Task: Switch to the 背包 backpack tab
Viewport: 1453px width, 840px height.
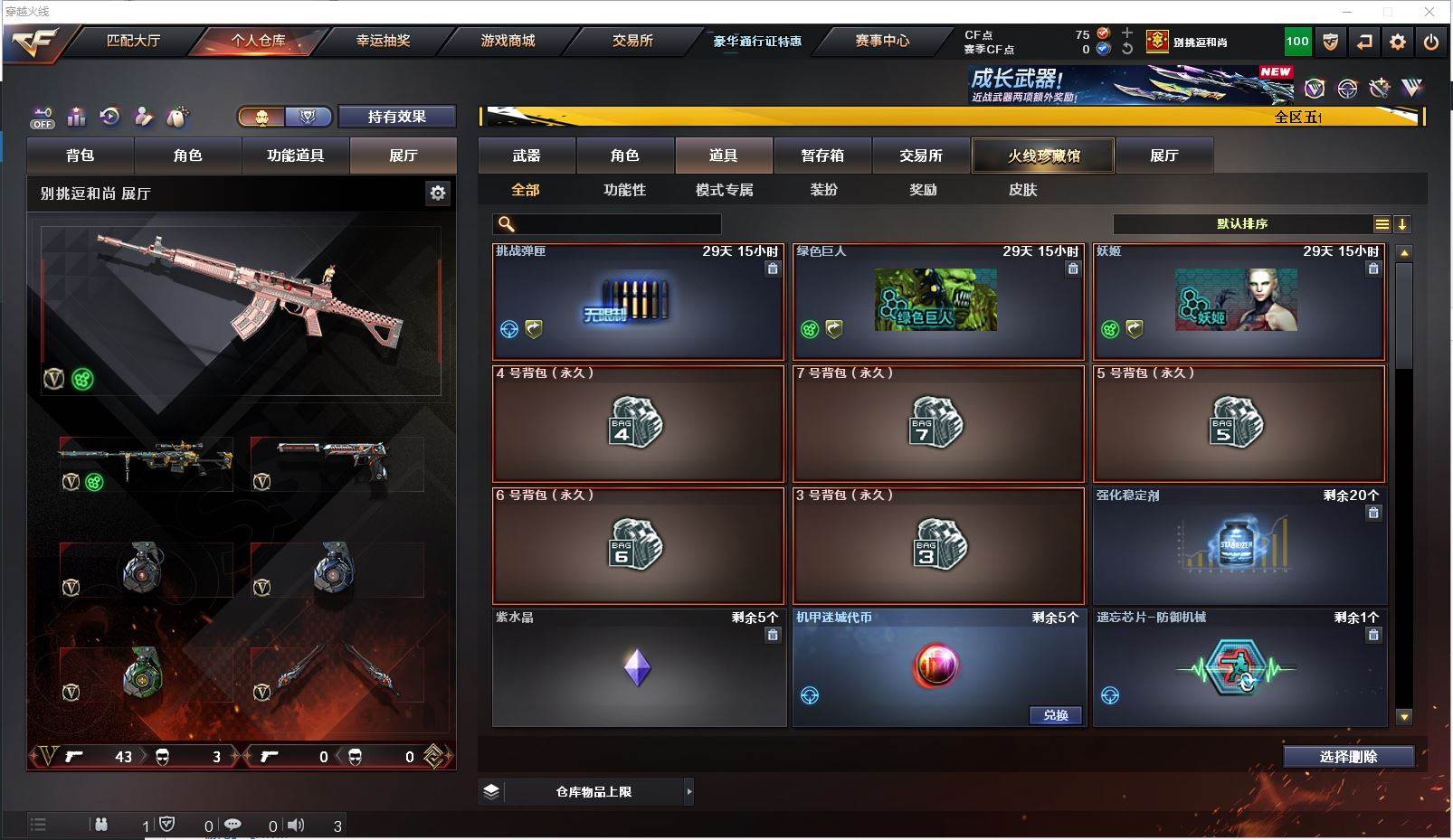Action: click(x=81, y=156)
